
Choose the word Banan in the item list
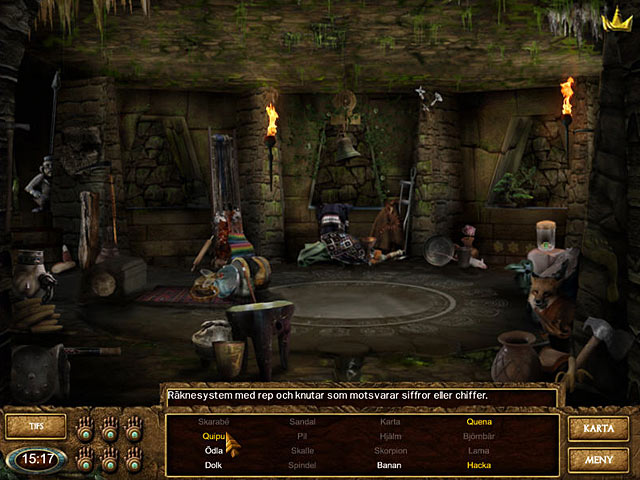389,465
